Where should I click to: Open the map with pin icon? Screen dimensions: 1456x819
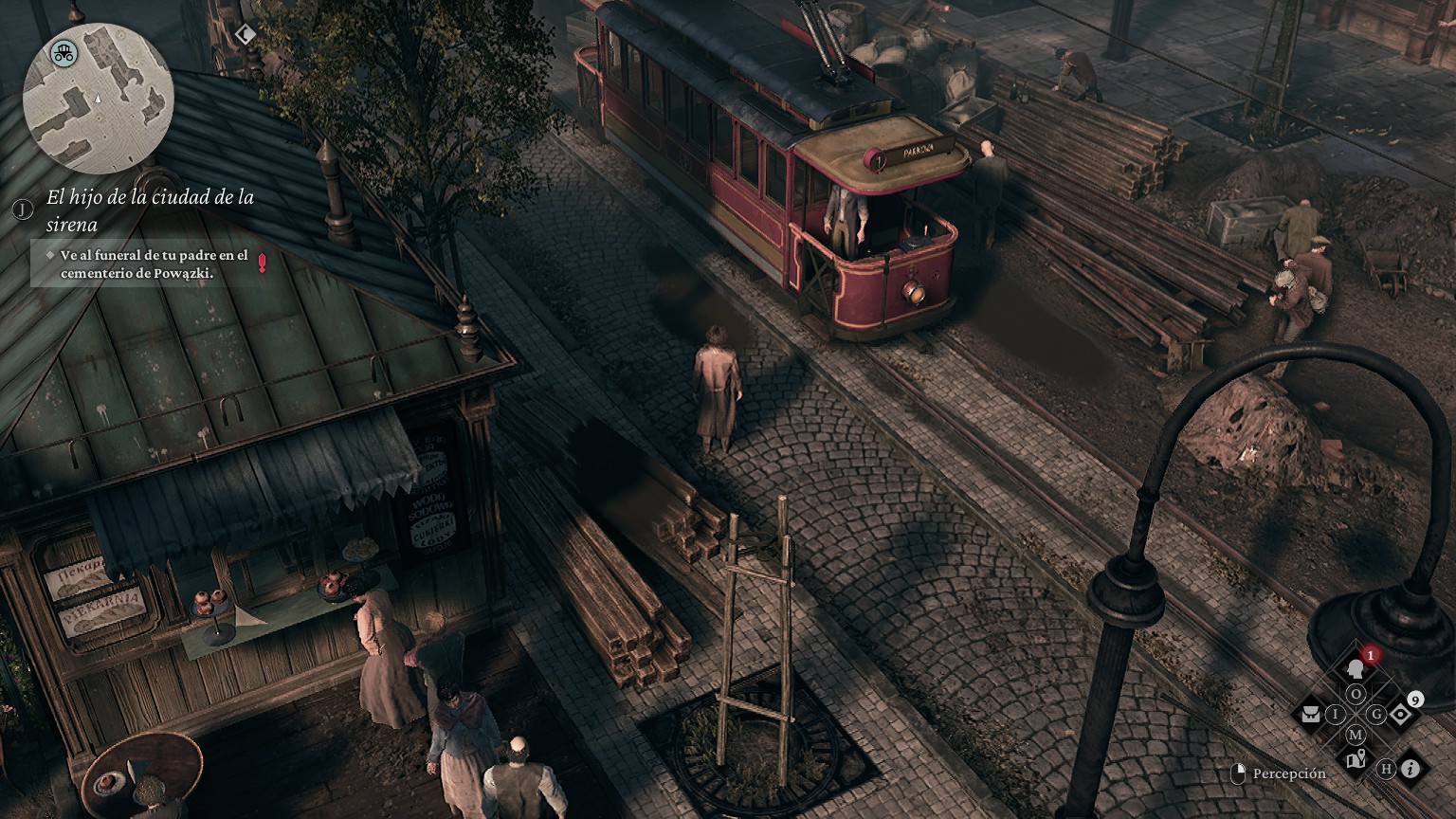pyautogui.click(x=1356, y=758)
